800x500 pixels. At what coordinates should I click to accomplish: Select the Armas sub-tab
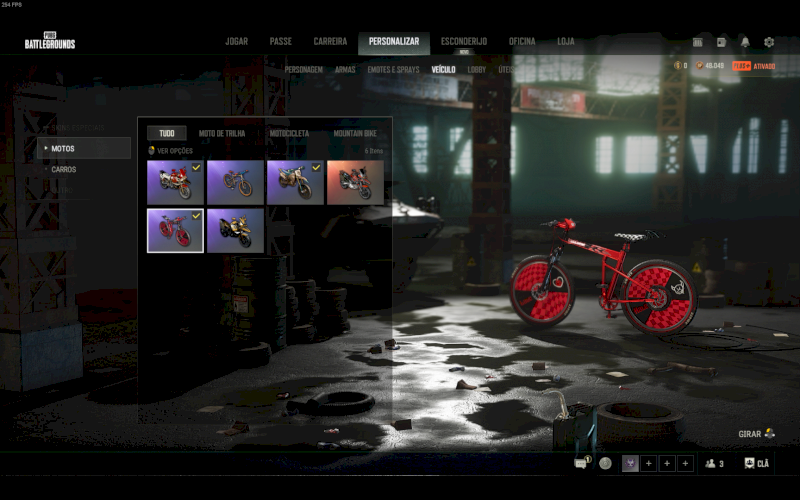[345, 70]
